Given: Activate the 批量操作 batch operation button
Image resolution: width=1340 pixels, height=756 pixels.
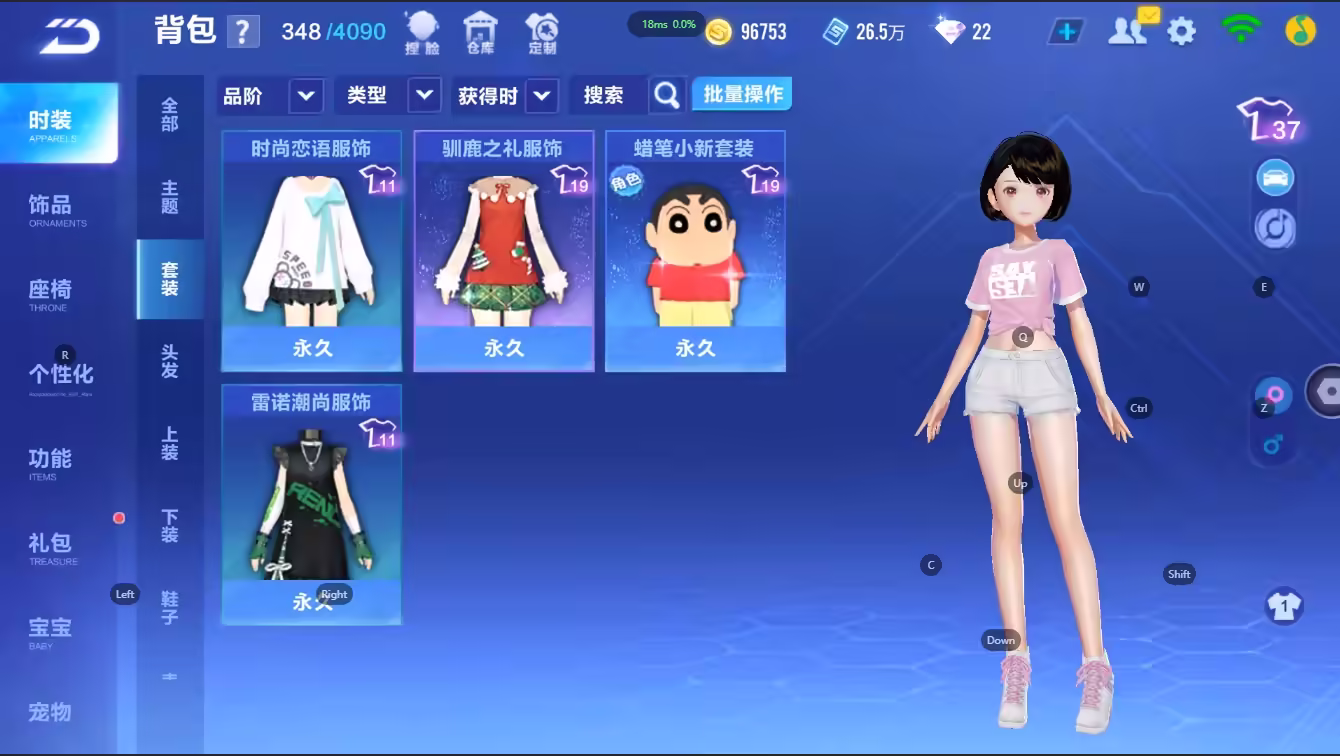Looking at the screenshot, I should [x=742, y=95].
